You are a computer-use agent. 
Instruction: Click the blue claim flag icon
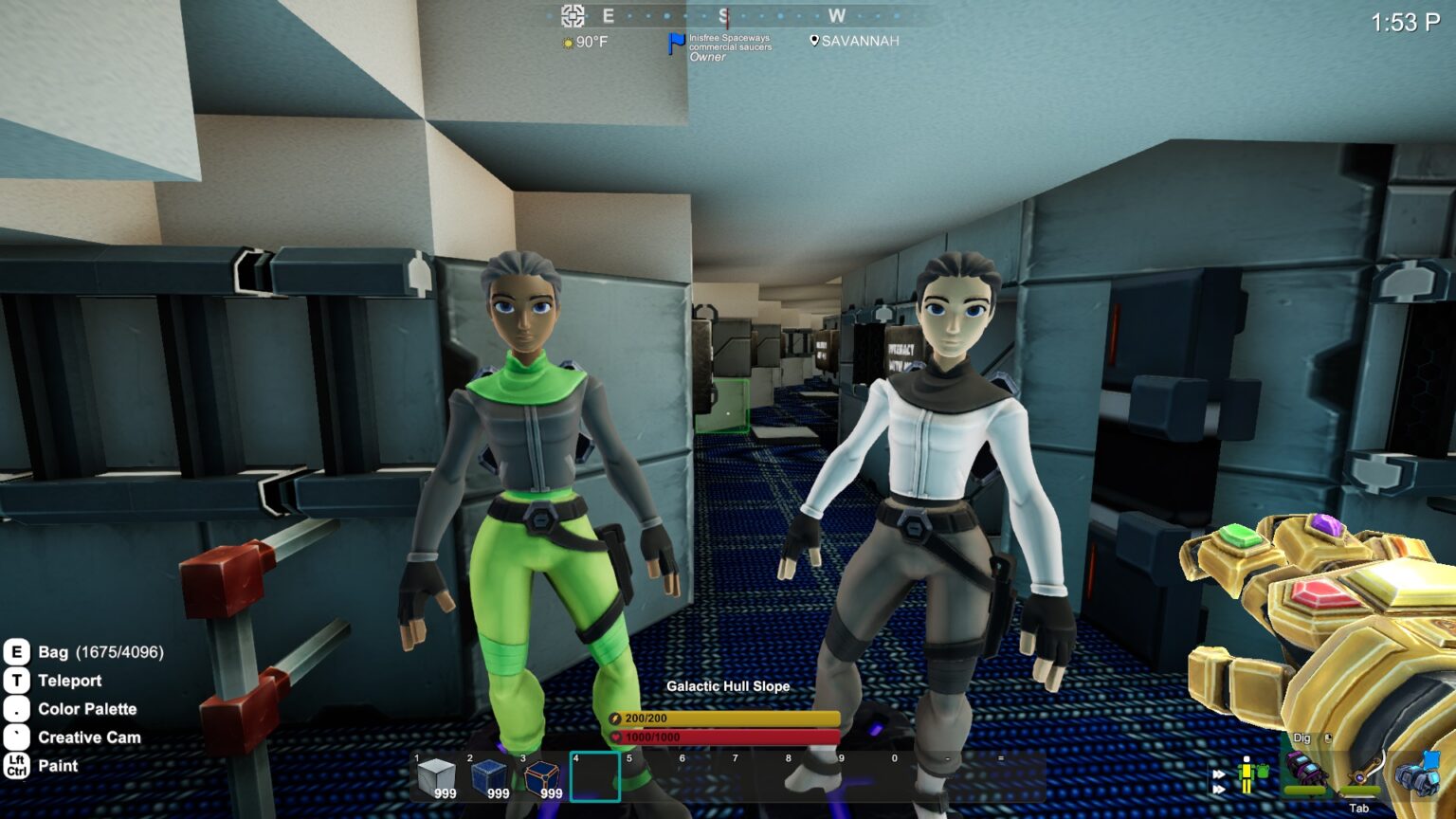(x=676, y=44)
